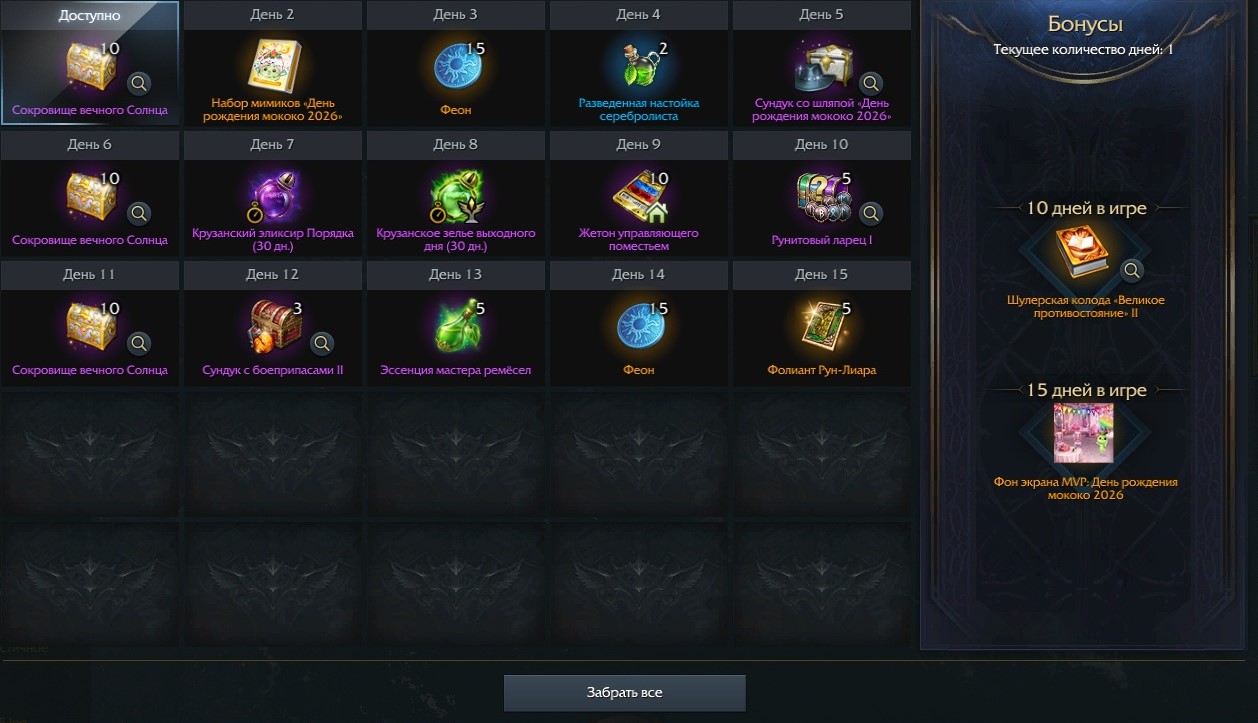Select the Крузанский эликсир Порядка reward
This screenshot has width=1258, height=723.
tap(272, 197)
